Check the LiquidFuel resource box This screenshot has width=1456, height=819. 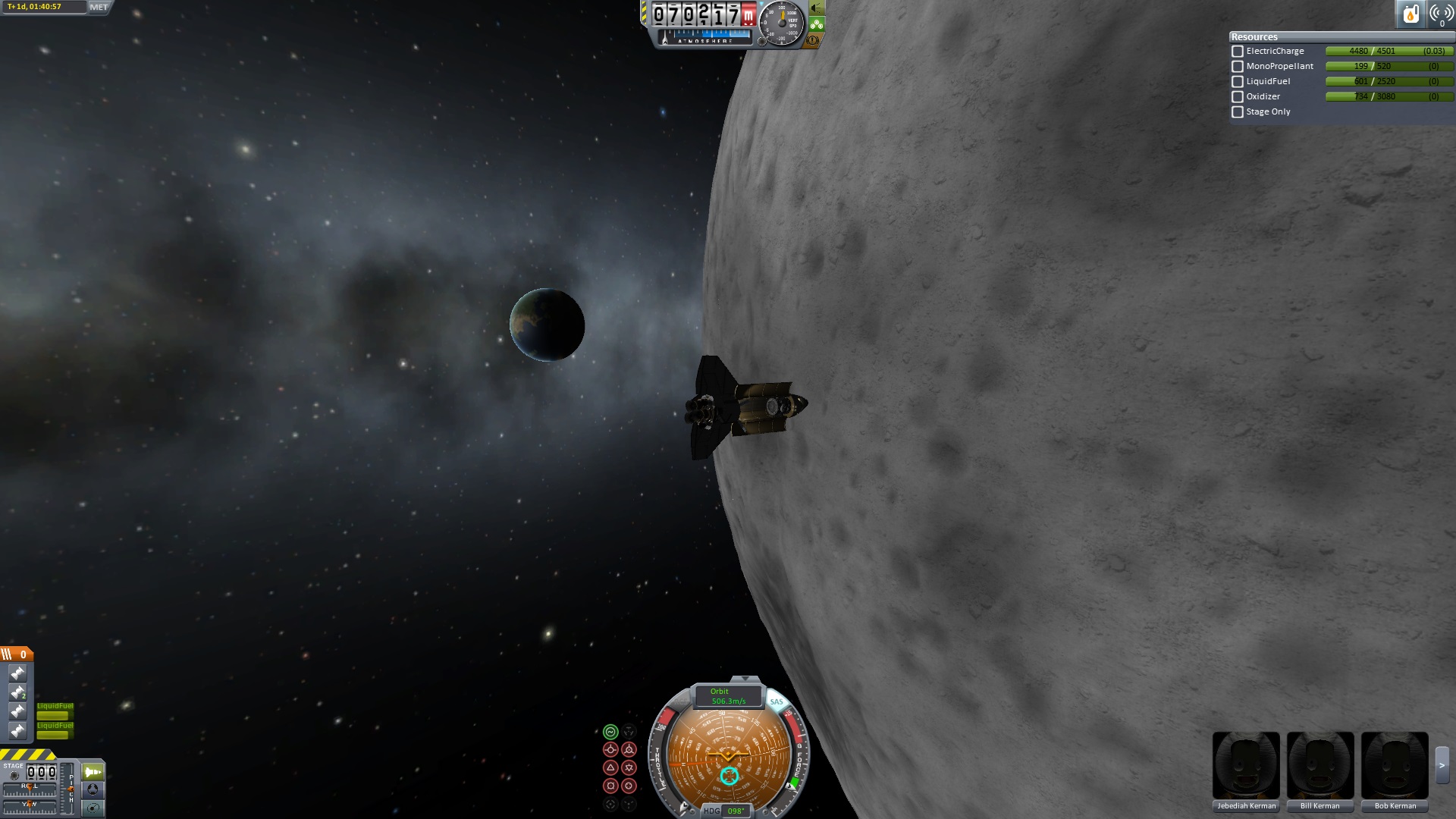click(1238, 82)
